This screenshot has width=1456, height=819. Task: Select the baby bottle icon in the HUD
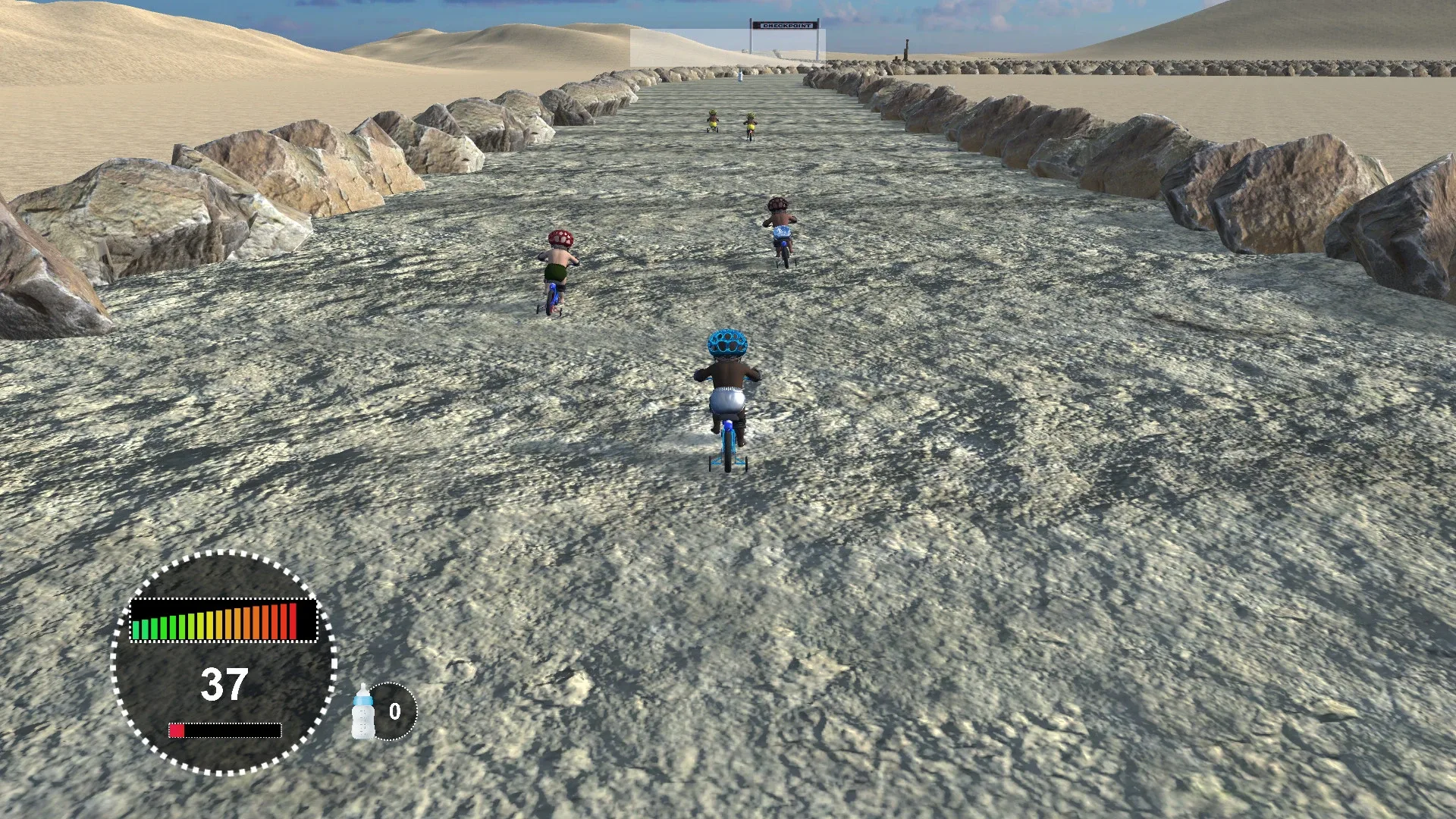point(363,711)
